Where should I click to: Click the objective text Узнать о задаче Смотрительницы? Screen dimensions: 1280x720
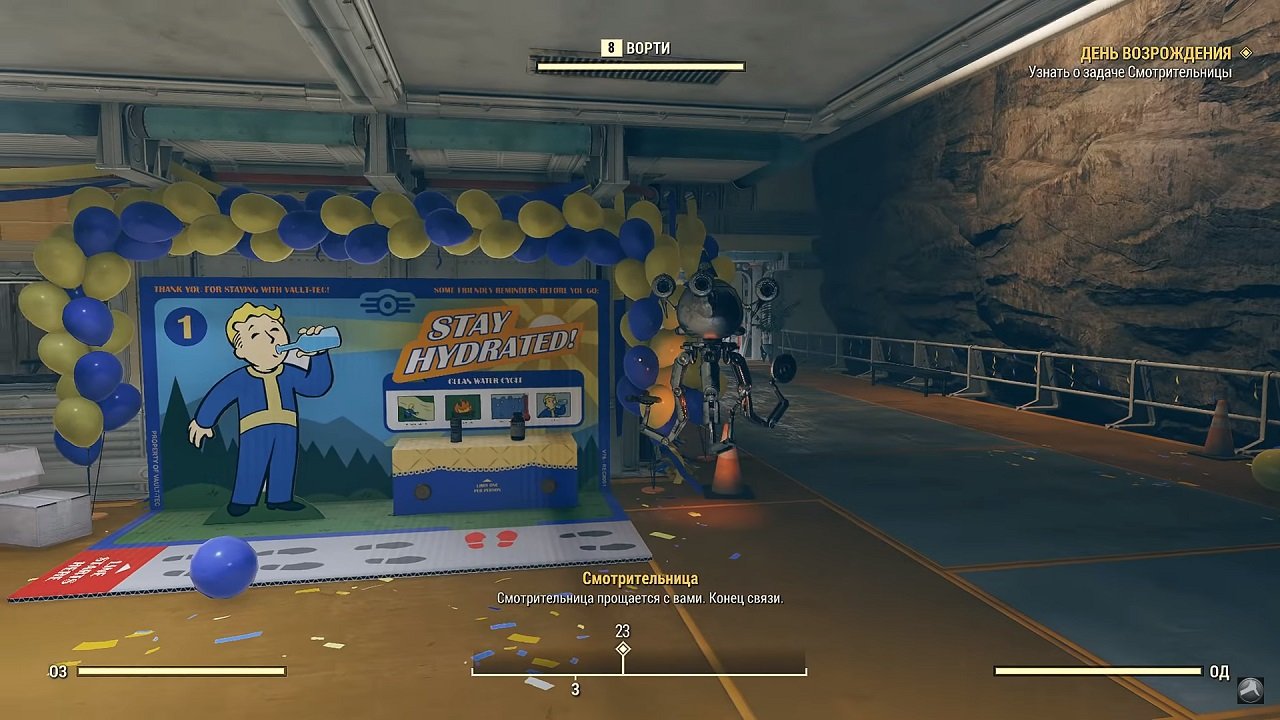point(1131,72)
